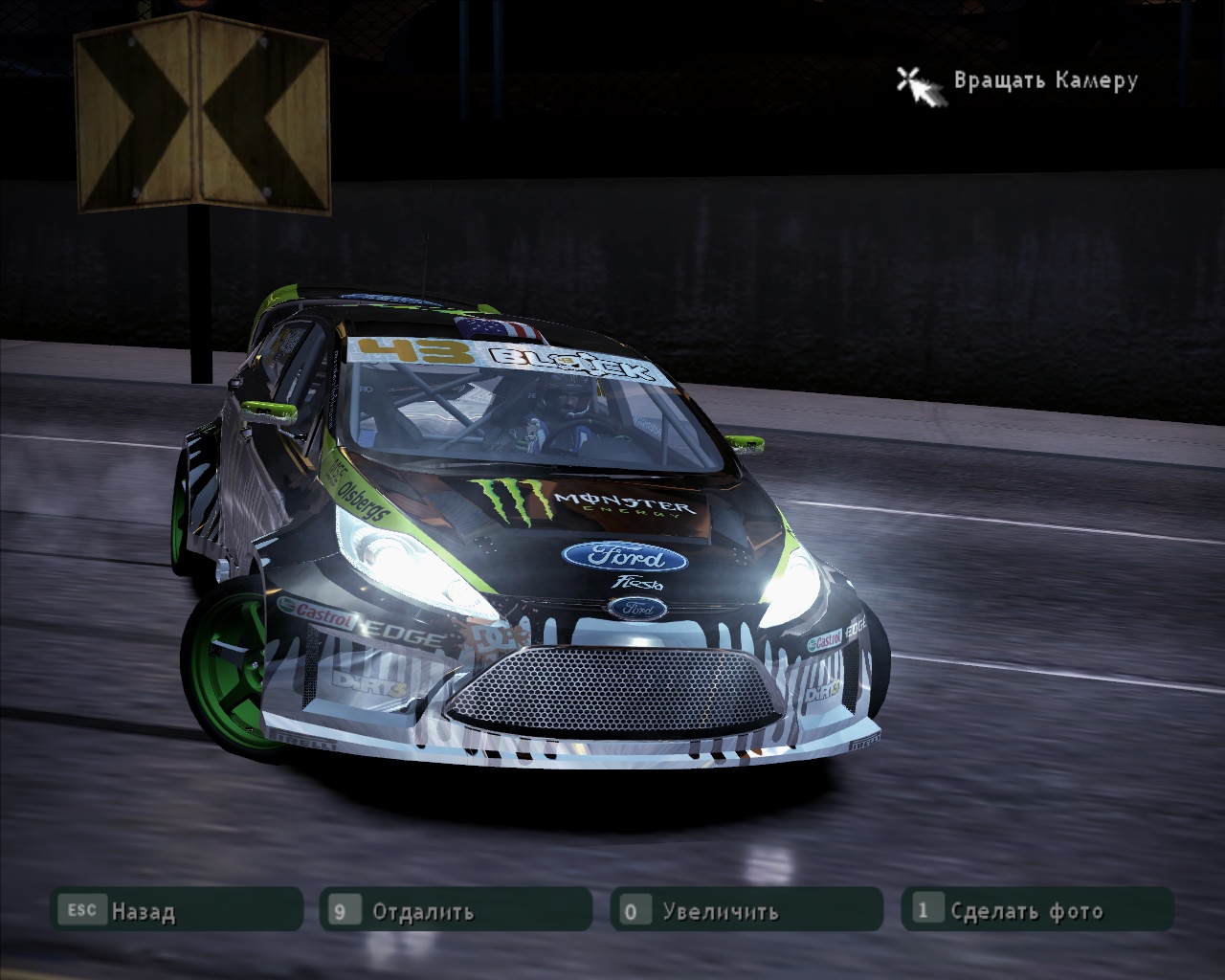Image resolution: width=1225 pixels, height=980 pixels.
Task: Take a photo via Сделать фото
Action: coord(1037,910)
